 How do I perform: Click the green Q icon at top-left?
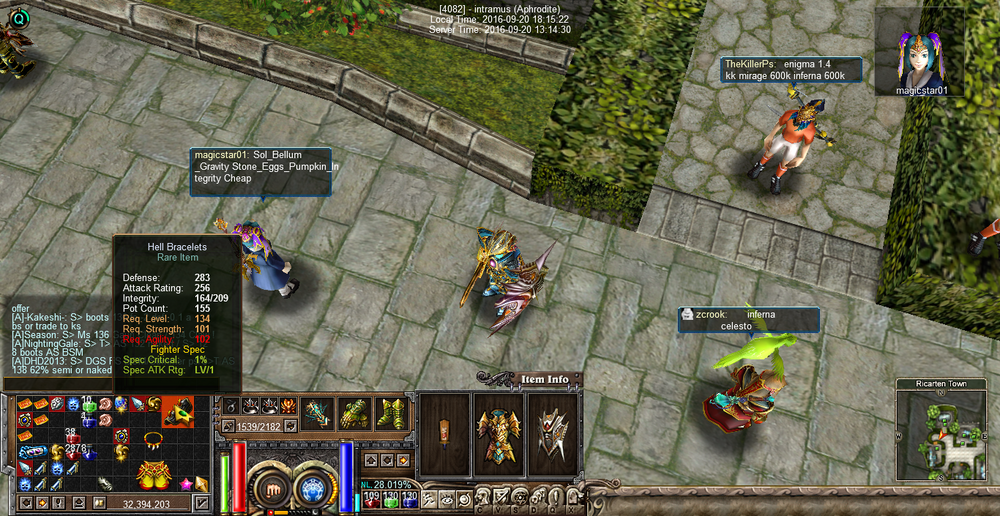18,16
